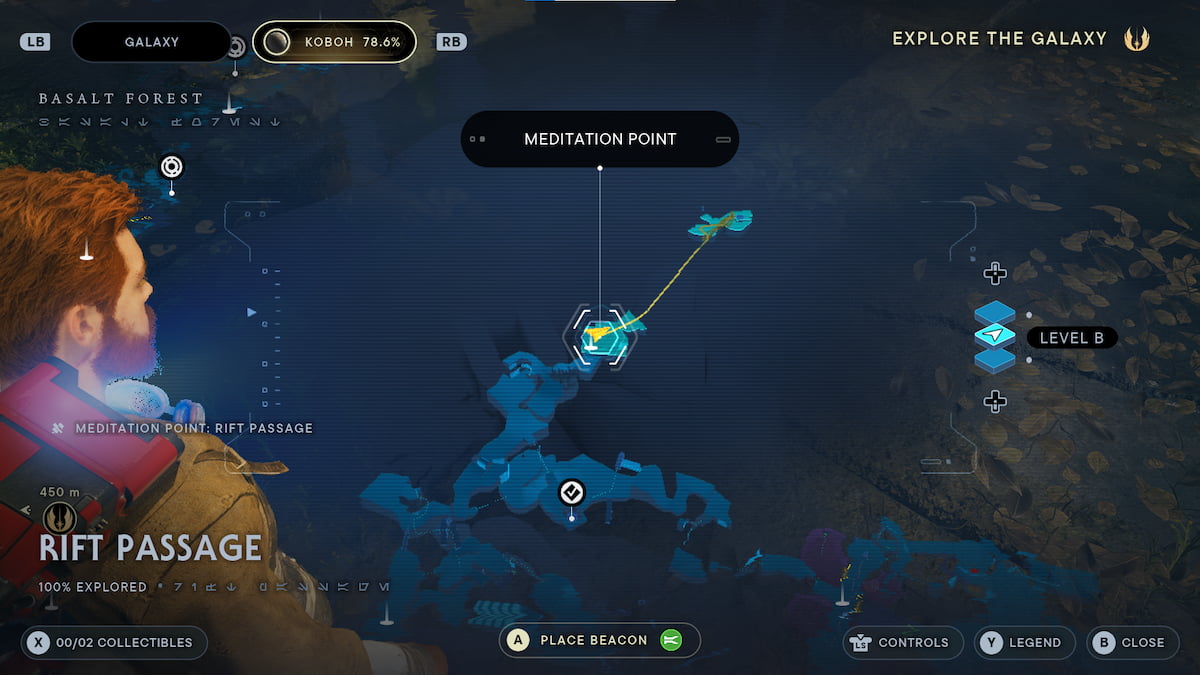Show the map Legend
Screen dimensions: 1200x675
(x=1024, y=643)
